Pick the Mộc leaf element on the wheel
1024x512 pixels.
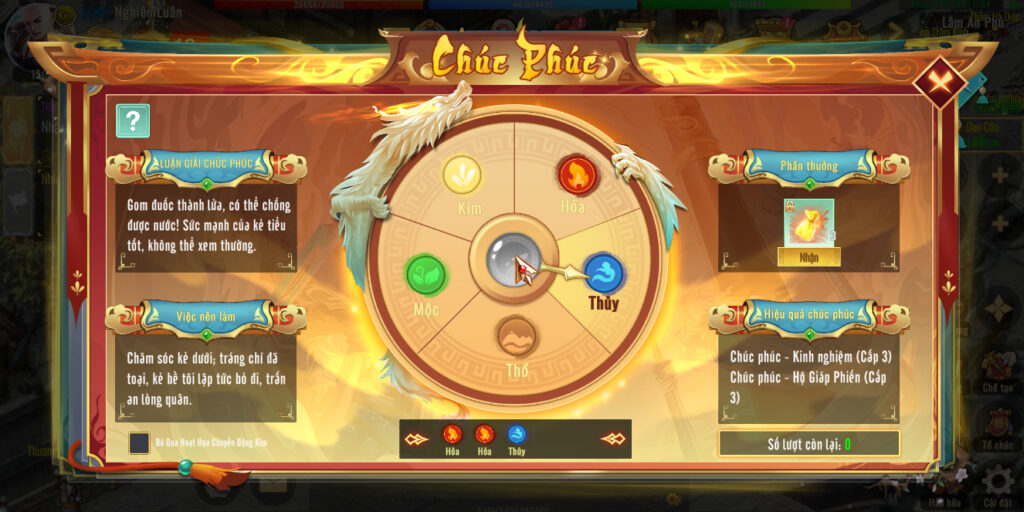click(x=426, y=274)
